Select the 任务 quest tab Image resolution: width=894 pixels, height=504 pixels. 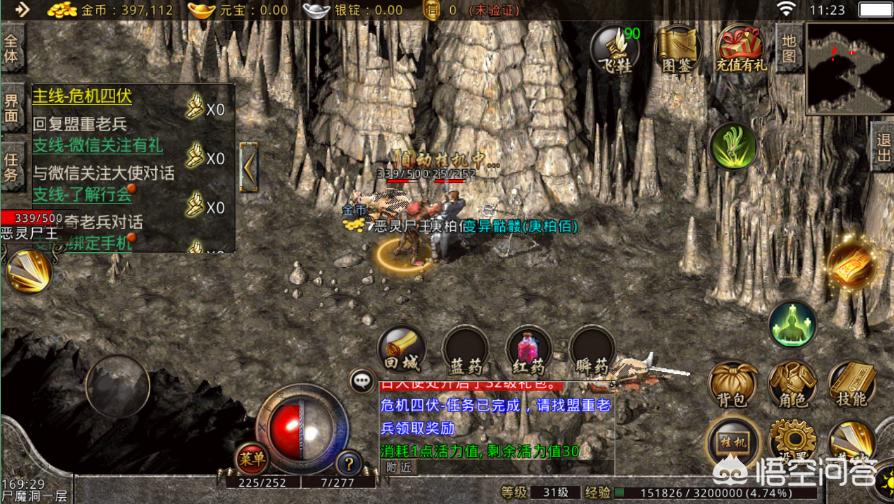12,166
